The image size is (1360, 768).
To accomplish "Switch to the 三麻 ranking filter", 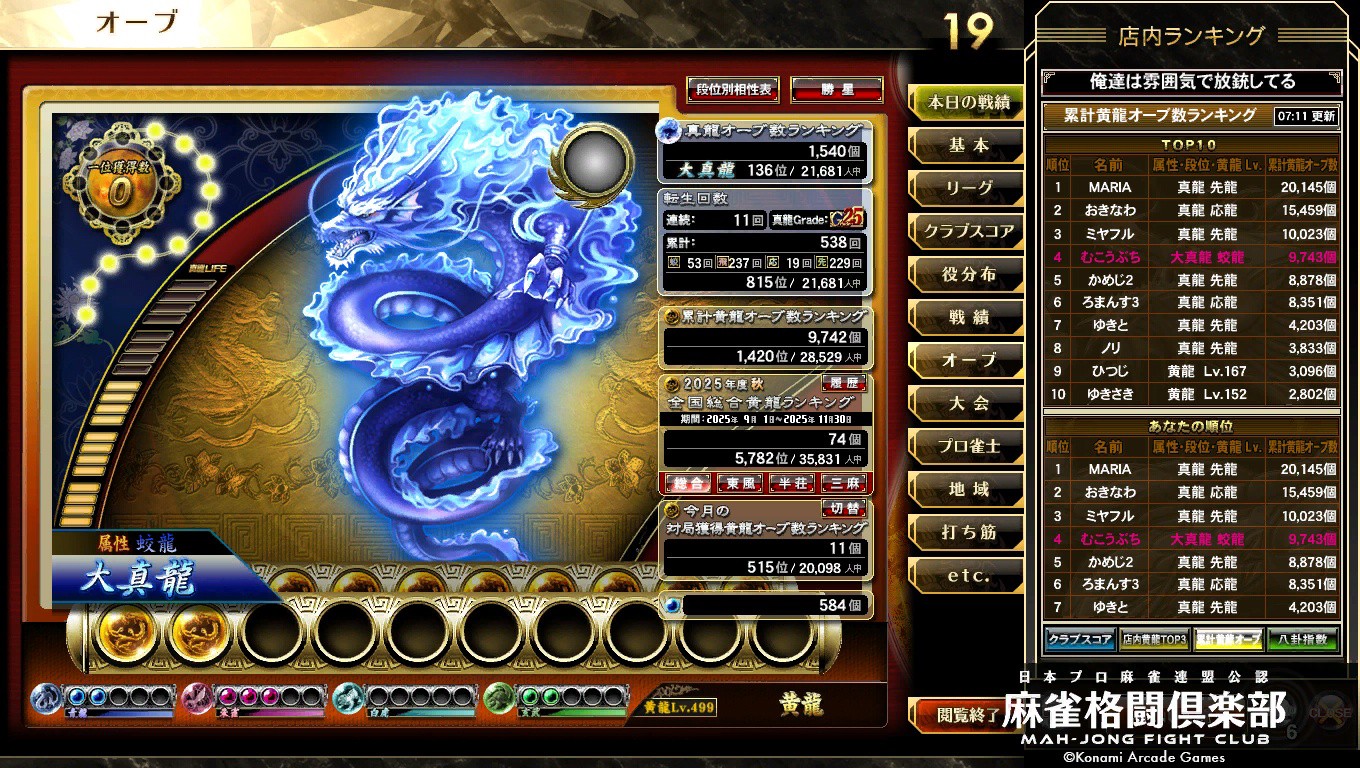I will (845, 483).
